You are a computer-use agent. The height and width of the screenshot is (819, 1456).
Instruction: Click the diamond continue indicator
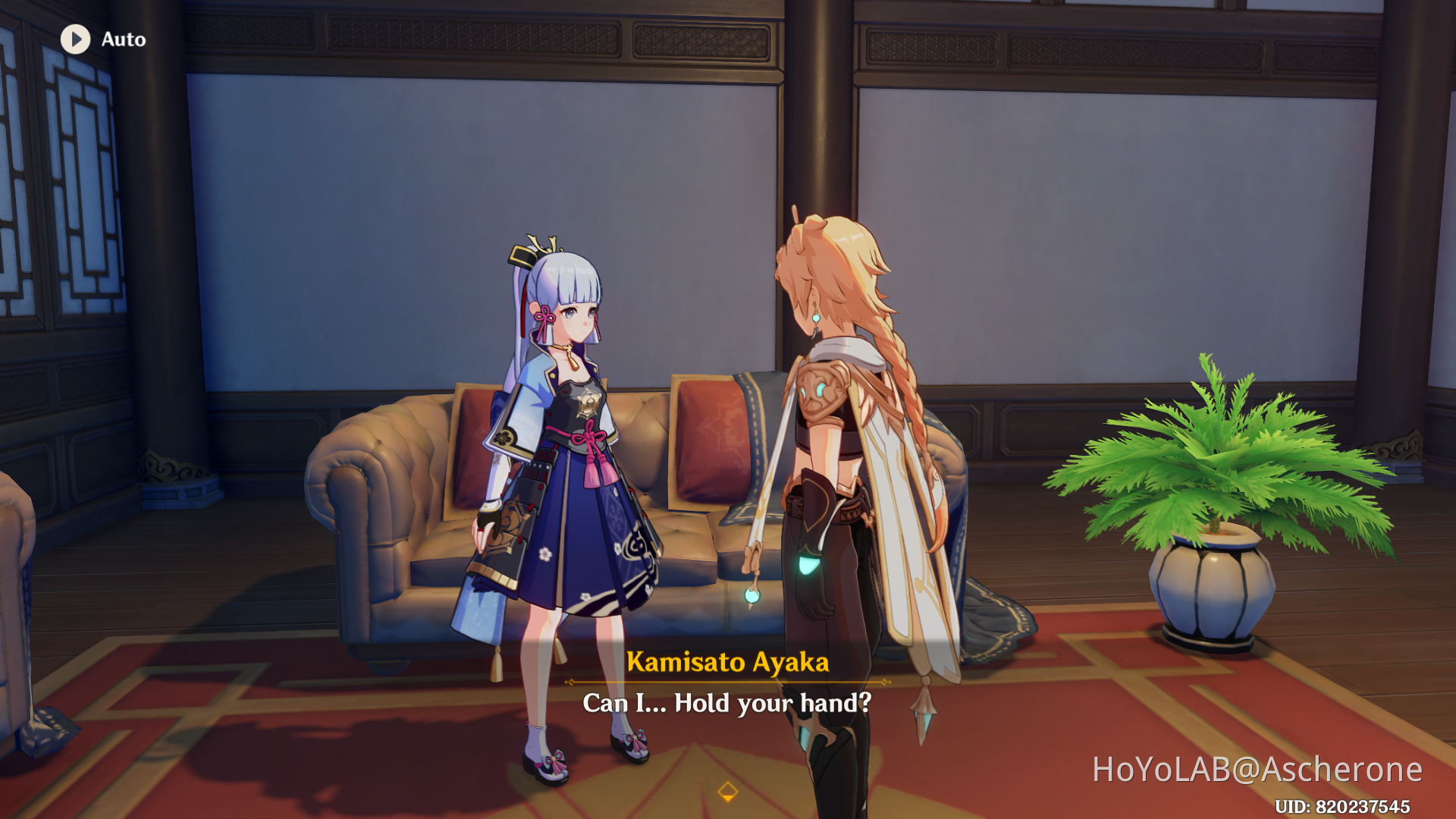[728, 790]
